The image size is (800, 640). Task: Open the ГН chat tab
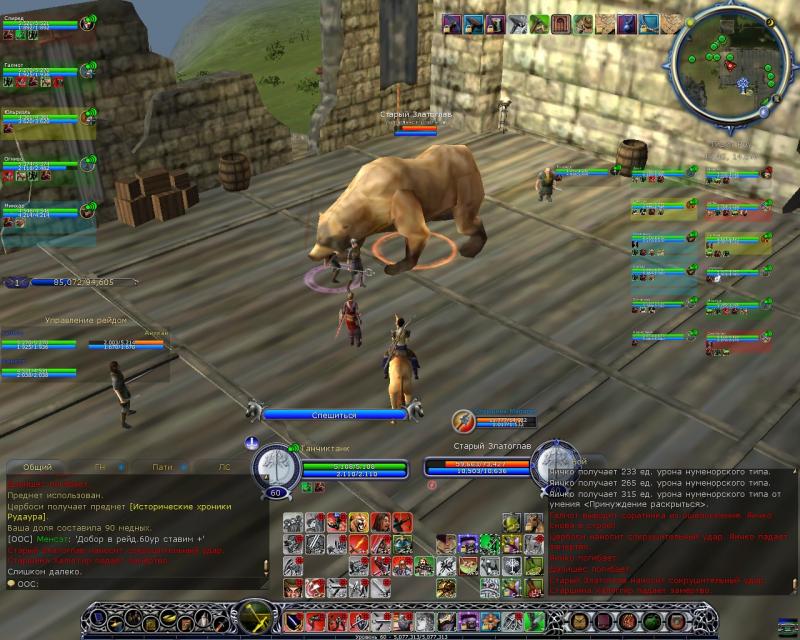[100, 466]
